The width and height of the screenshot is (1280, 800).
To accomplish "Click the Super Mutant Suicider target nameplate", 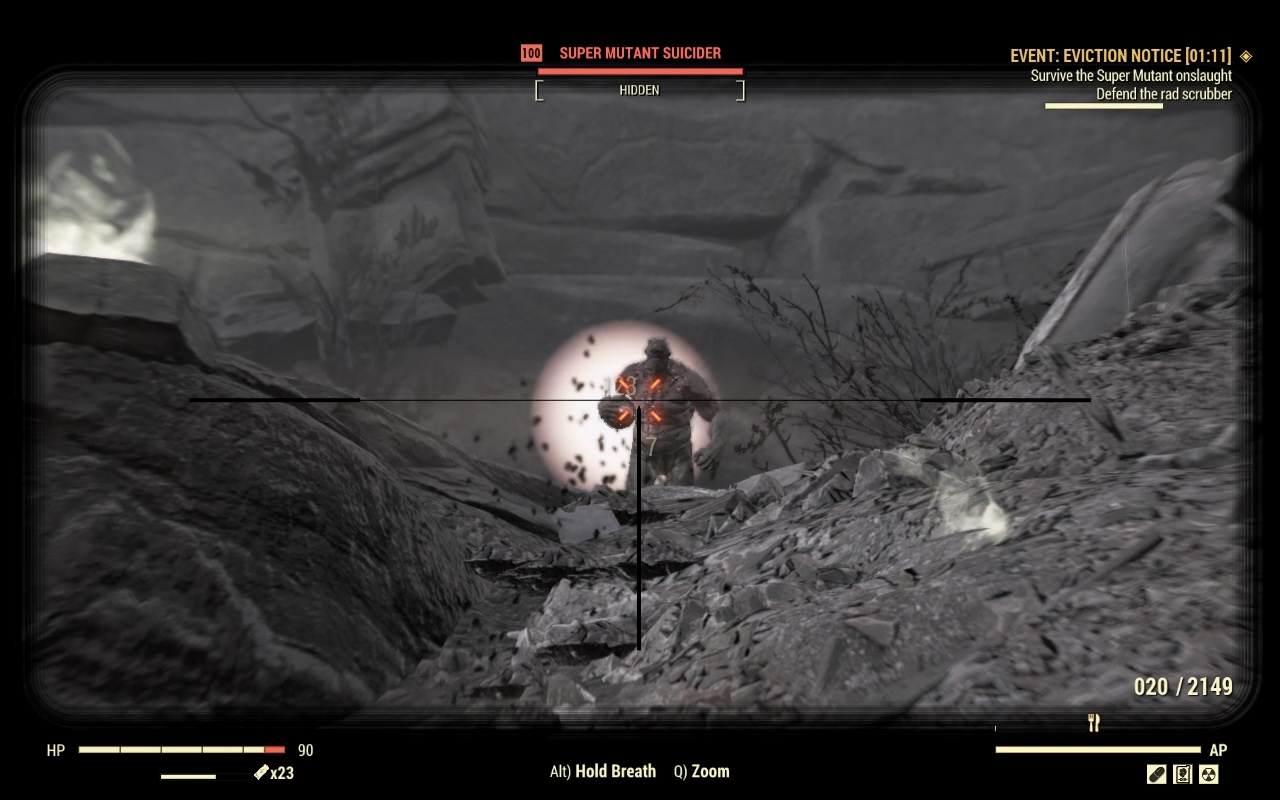I will point(639,53).
